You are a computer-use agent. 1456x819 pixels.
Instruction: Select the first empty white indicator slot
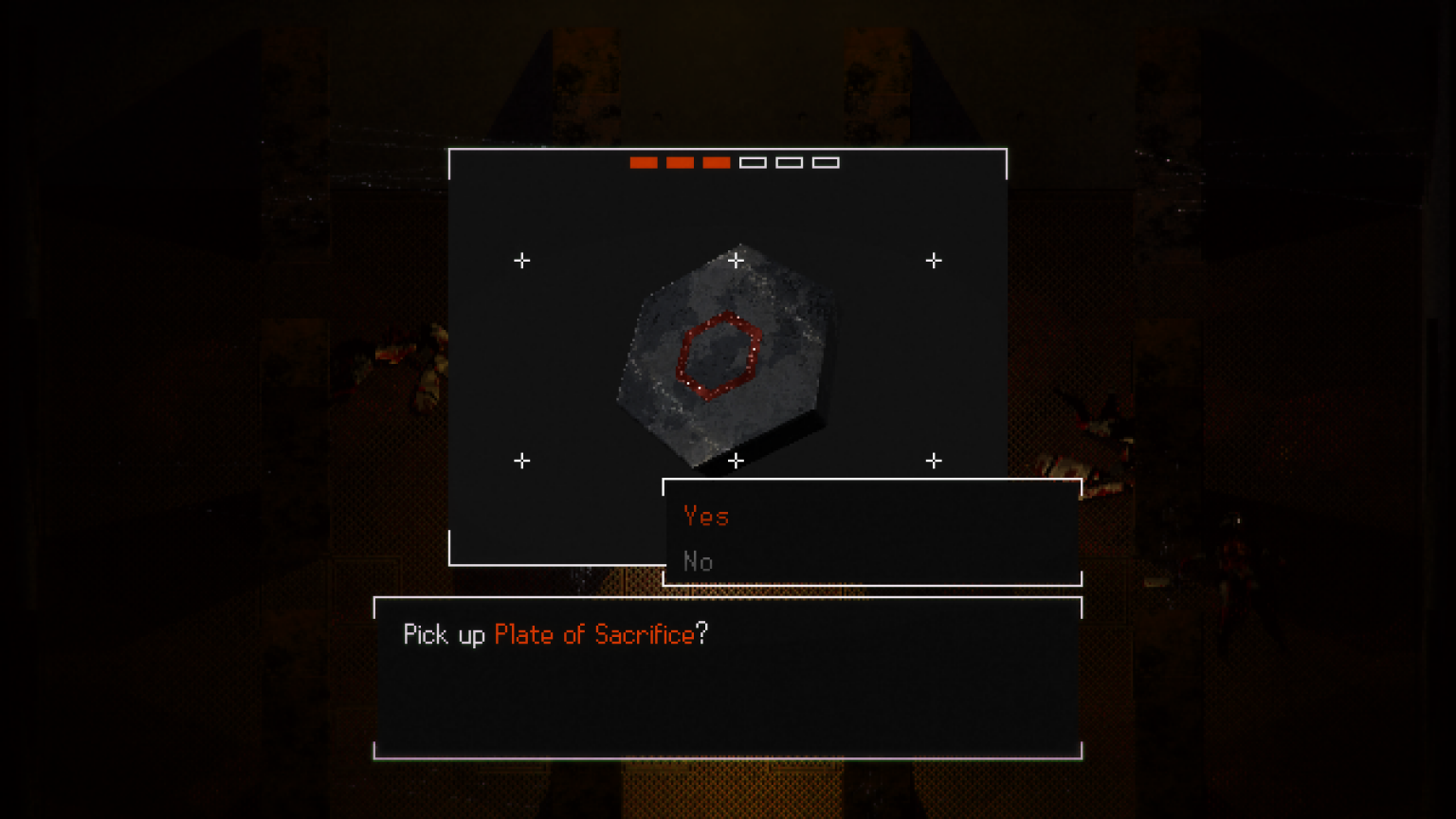755,162
